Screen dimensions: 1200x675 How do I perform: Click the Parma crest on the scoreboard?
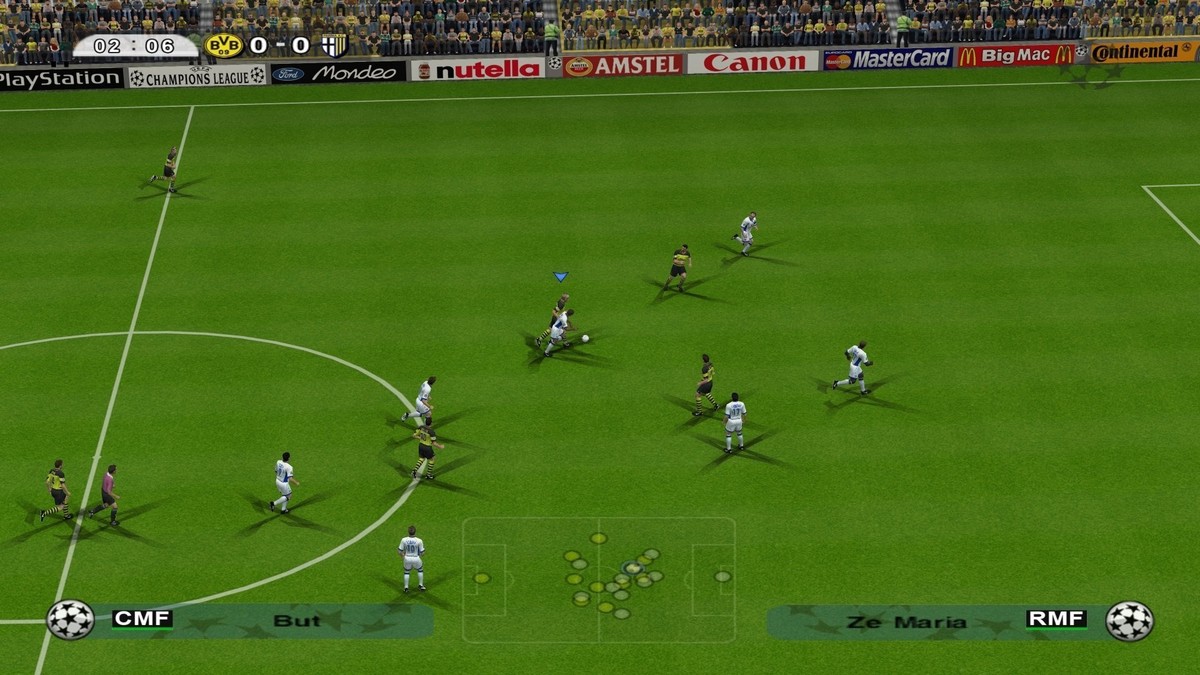(x=334, y=46)
